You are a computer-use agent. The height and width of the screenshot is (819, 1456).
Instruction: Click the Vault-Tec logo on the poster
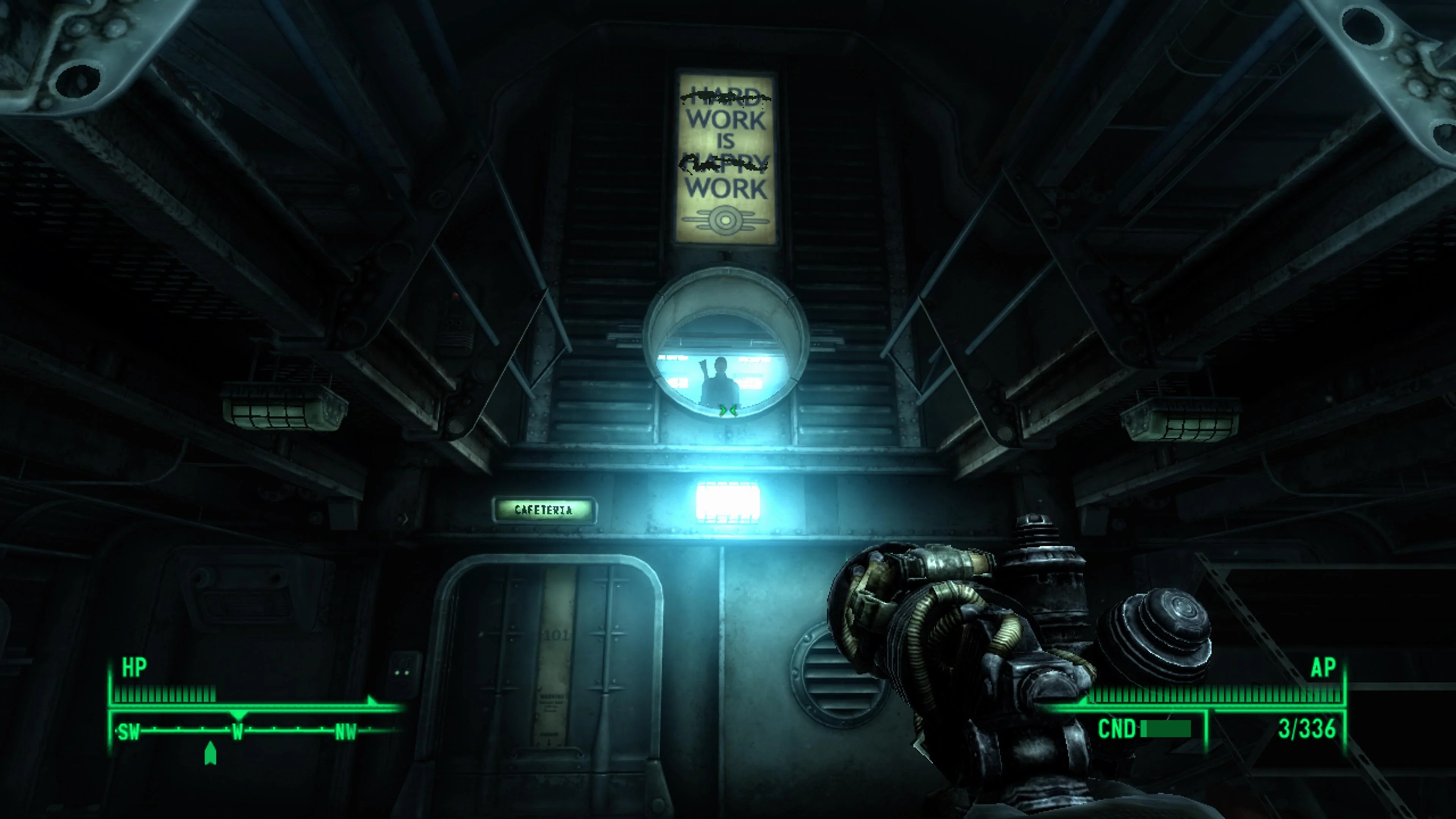click(726, 220)
